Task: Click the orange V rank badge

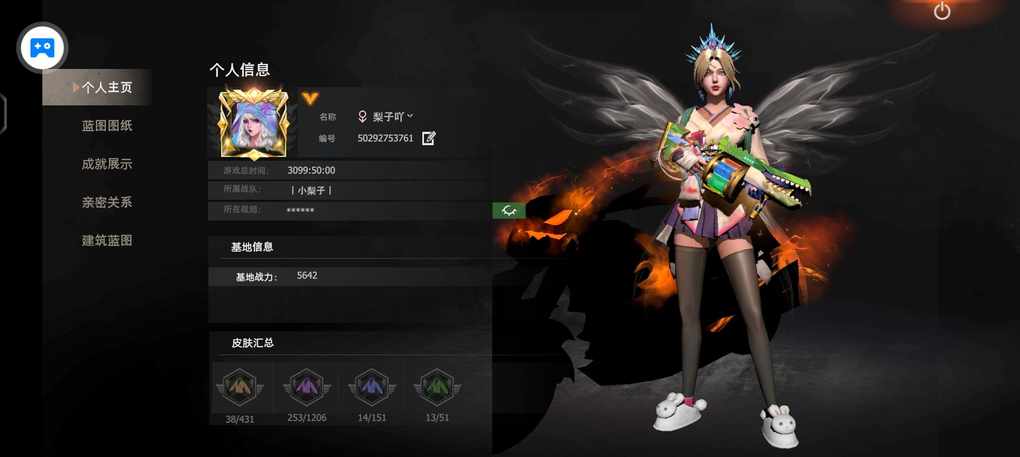Action: click(310, 98)
